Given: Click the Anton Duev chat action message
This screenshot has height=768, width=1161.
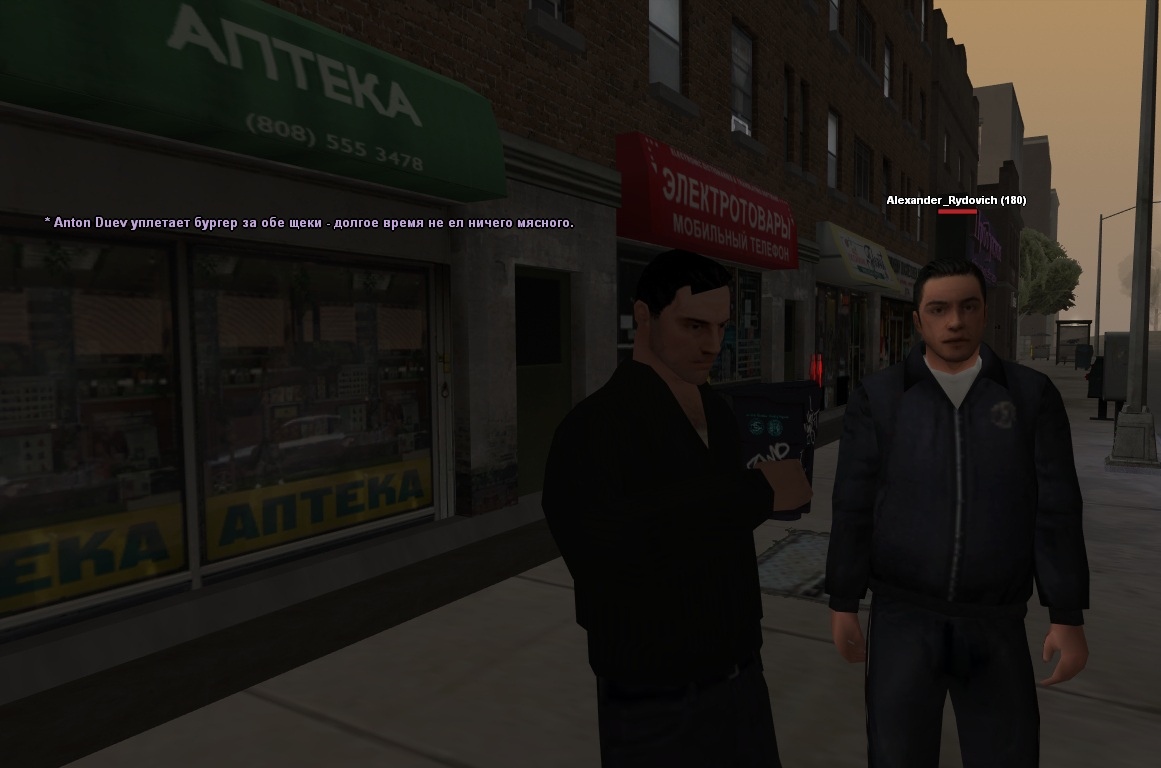Looking at the screenshot, I should 309,222.
